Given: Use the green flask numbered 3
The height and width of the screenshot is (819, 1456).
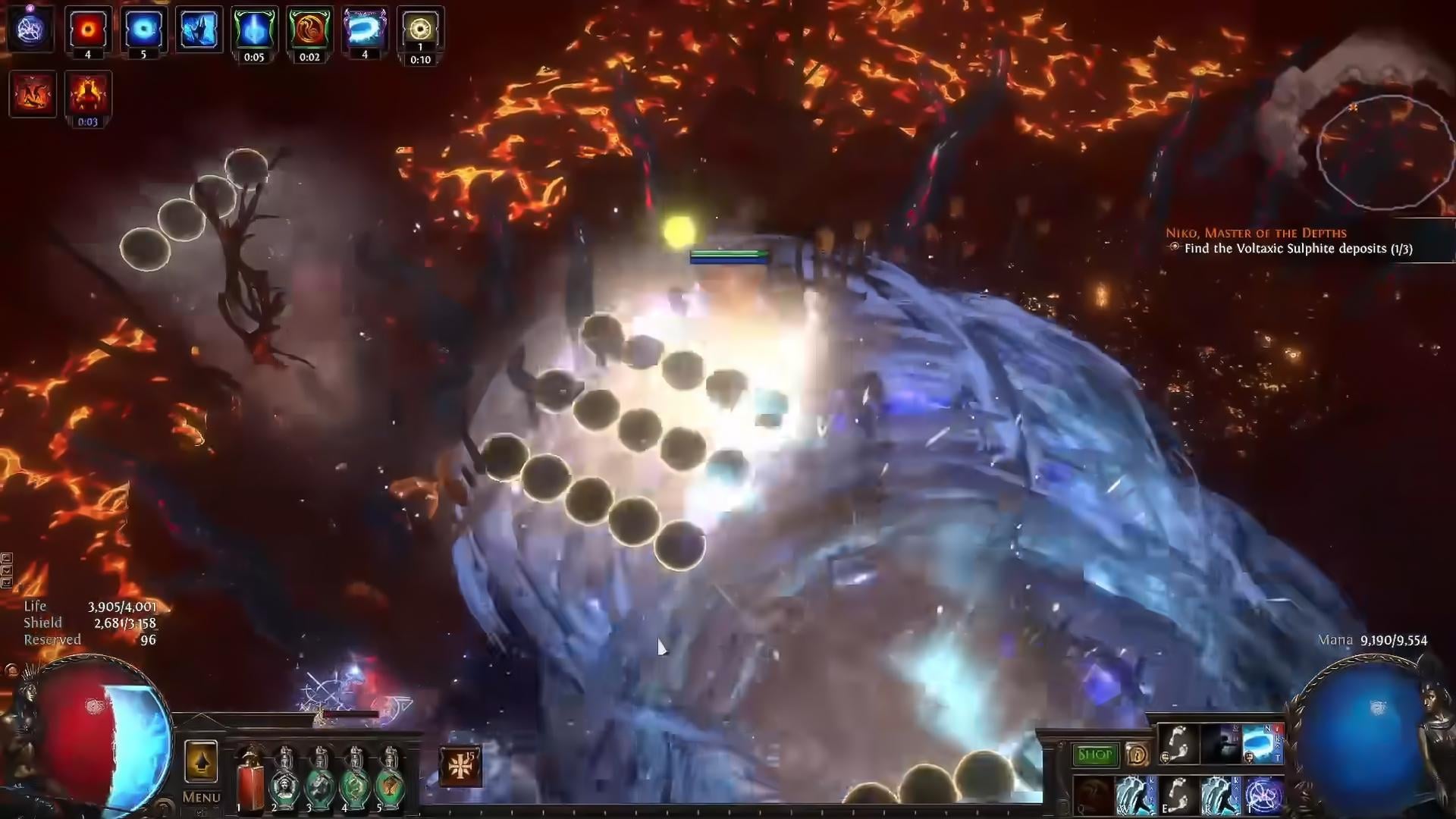Looking at the screenshot, I should click(319, 781).
